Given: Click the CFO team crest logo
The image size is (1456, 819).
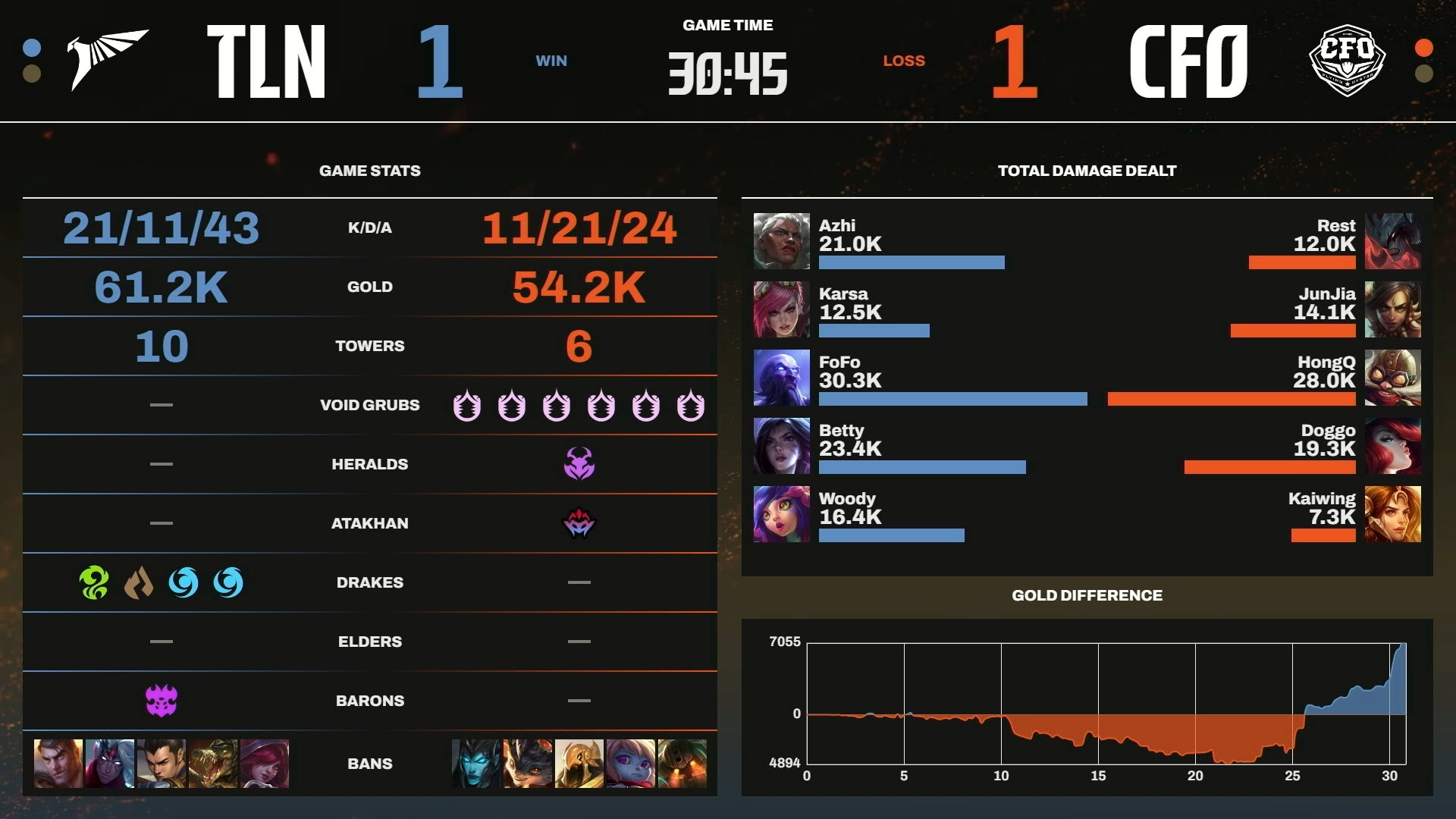Looking at the screenshot, I should coord(1347,59).
